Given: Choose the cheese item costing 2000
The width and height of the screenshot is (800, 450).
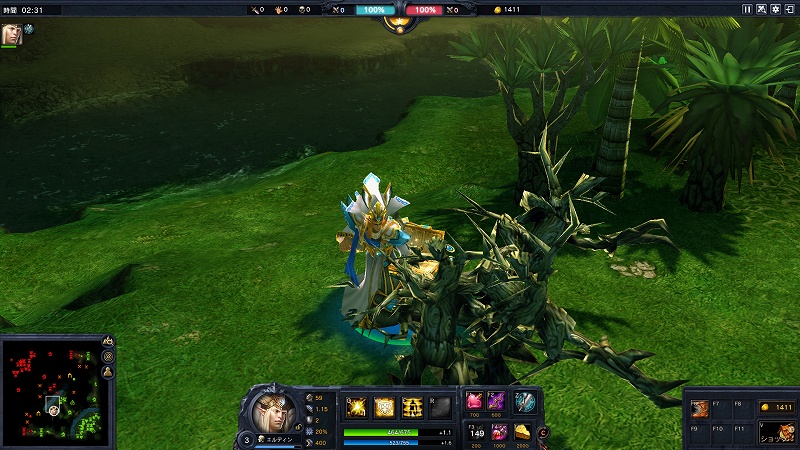Looking at the screenshot, I should point(522,432).
